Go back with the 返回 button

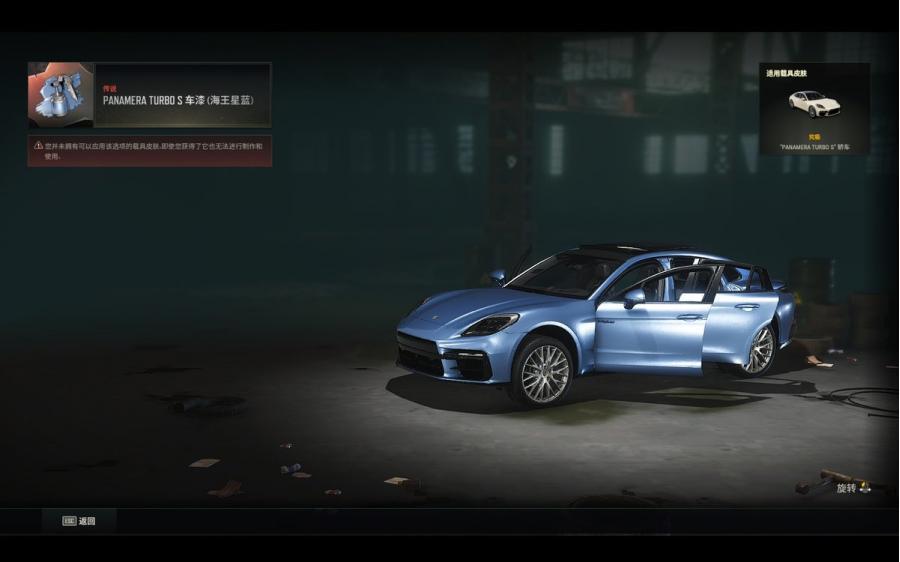pyautogui.click(x=79, y=521)
